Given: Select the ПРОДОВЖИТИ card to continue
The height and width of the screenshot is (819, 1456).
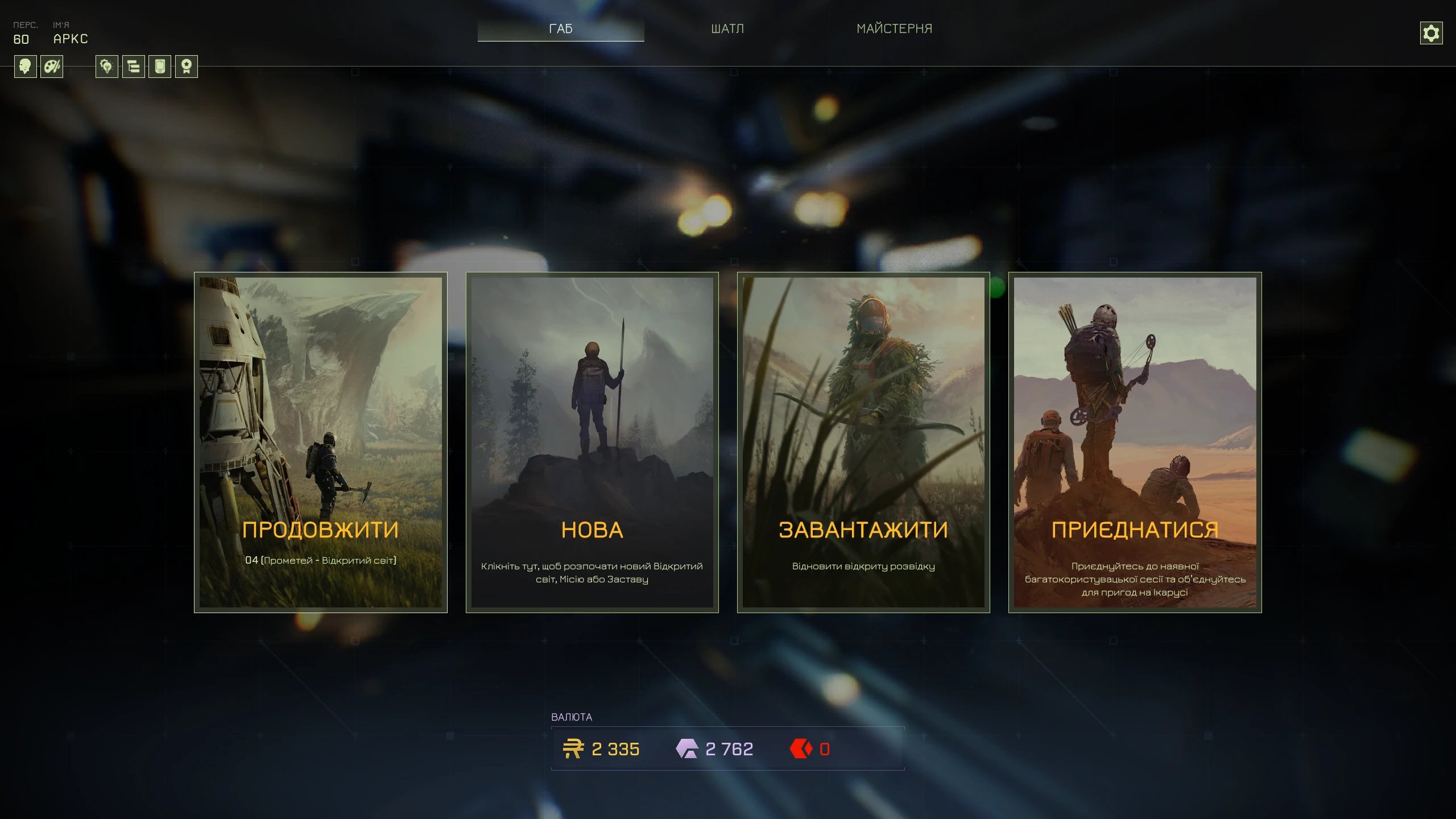Looking at the screenshot, I should pos(321,442).
